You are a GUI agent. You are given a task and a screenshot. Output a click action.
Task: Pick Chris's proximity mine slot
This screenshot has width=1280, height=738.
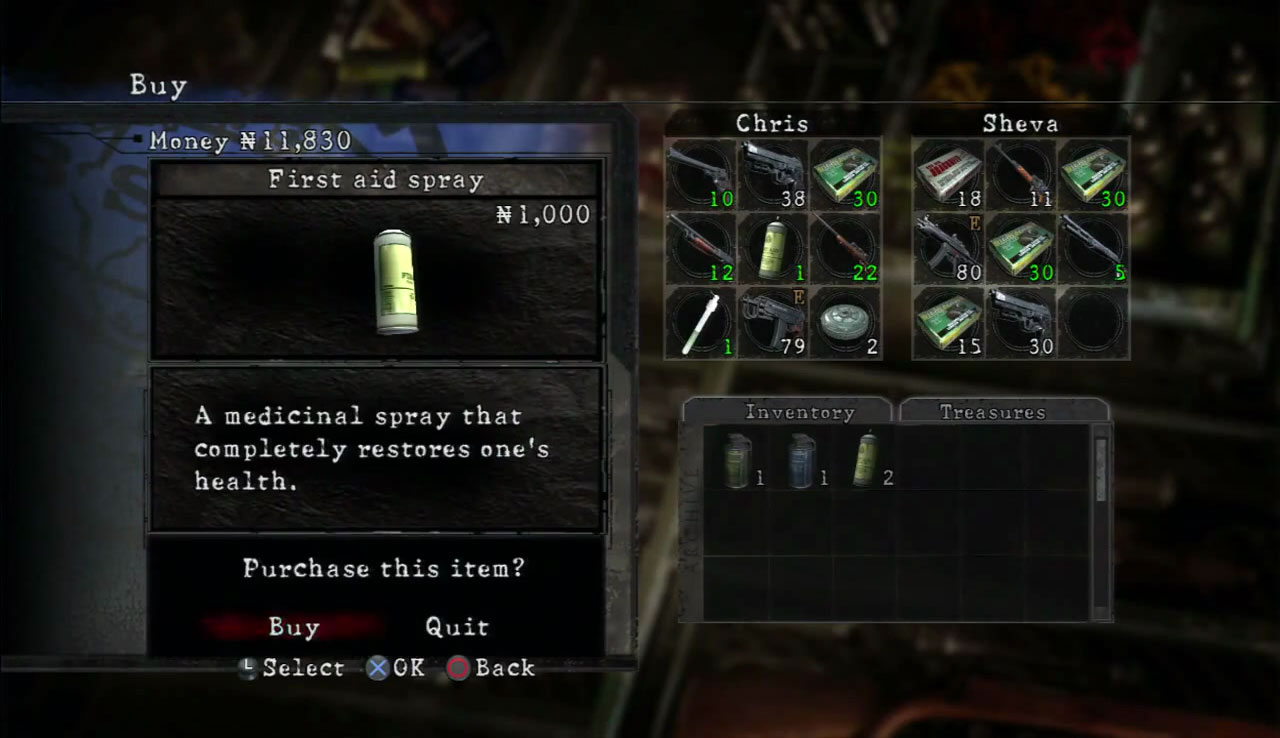845,321
